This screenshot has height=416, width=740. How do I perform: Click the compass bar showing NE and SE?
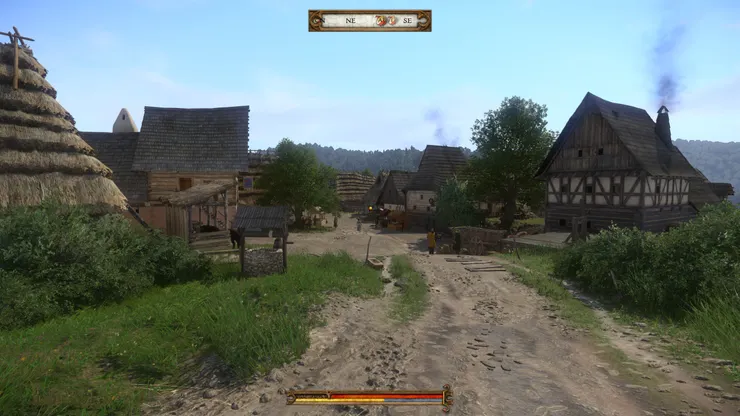point(370,20)
